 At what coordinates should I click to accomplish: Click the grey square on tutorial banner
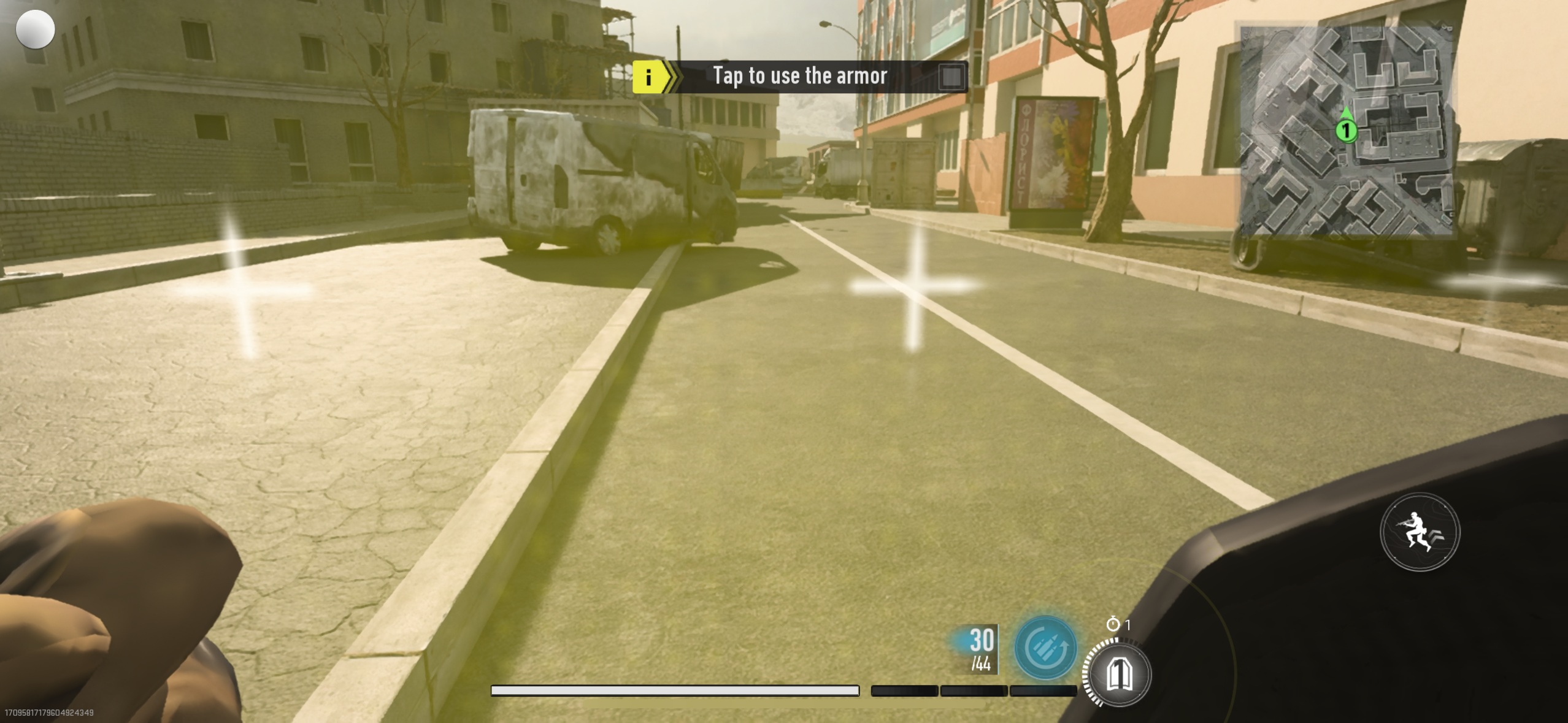[x=951, y=77]
